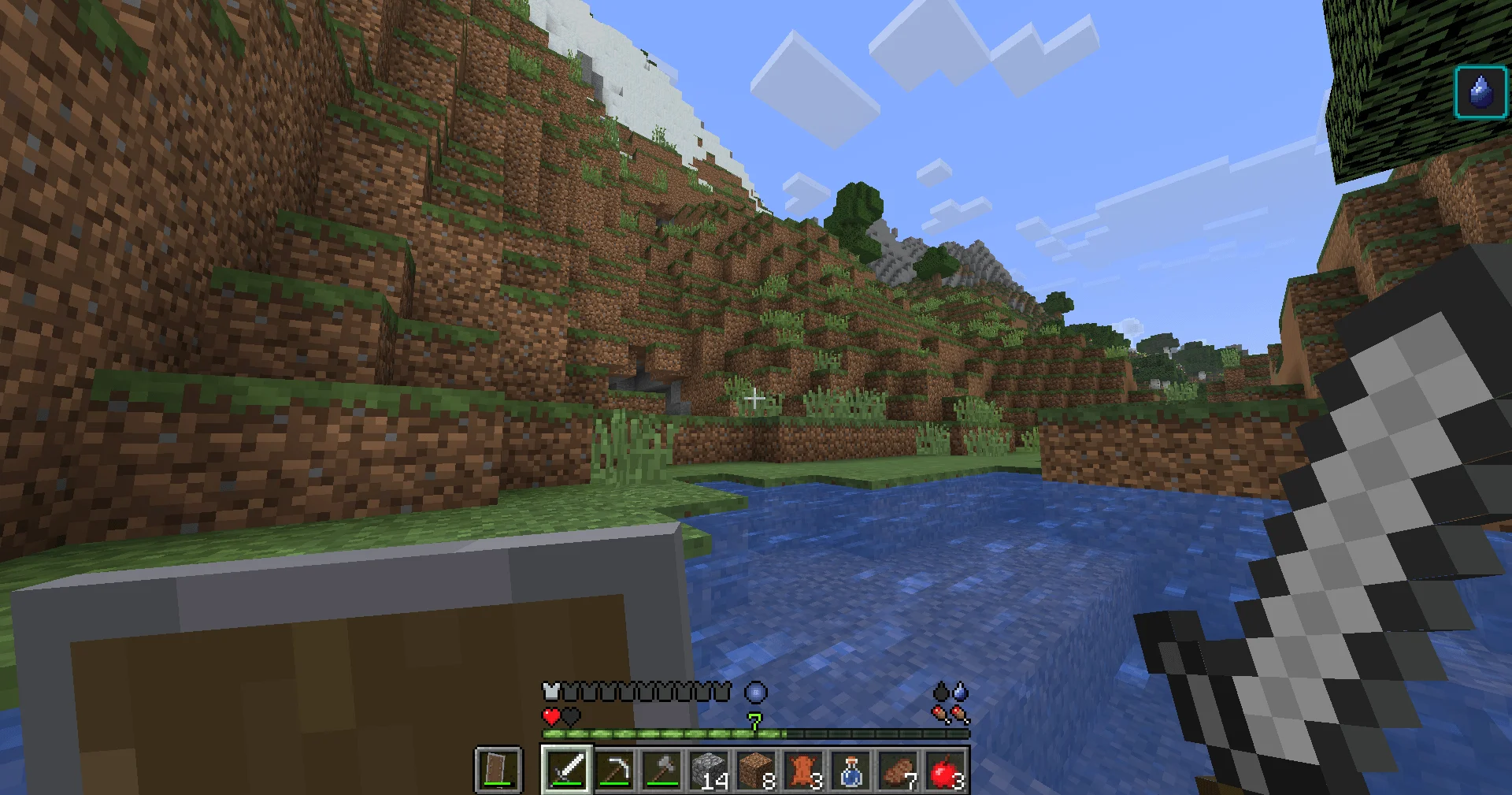Select the cooked meat stack of 7

click(897, 770)
